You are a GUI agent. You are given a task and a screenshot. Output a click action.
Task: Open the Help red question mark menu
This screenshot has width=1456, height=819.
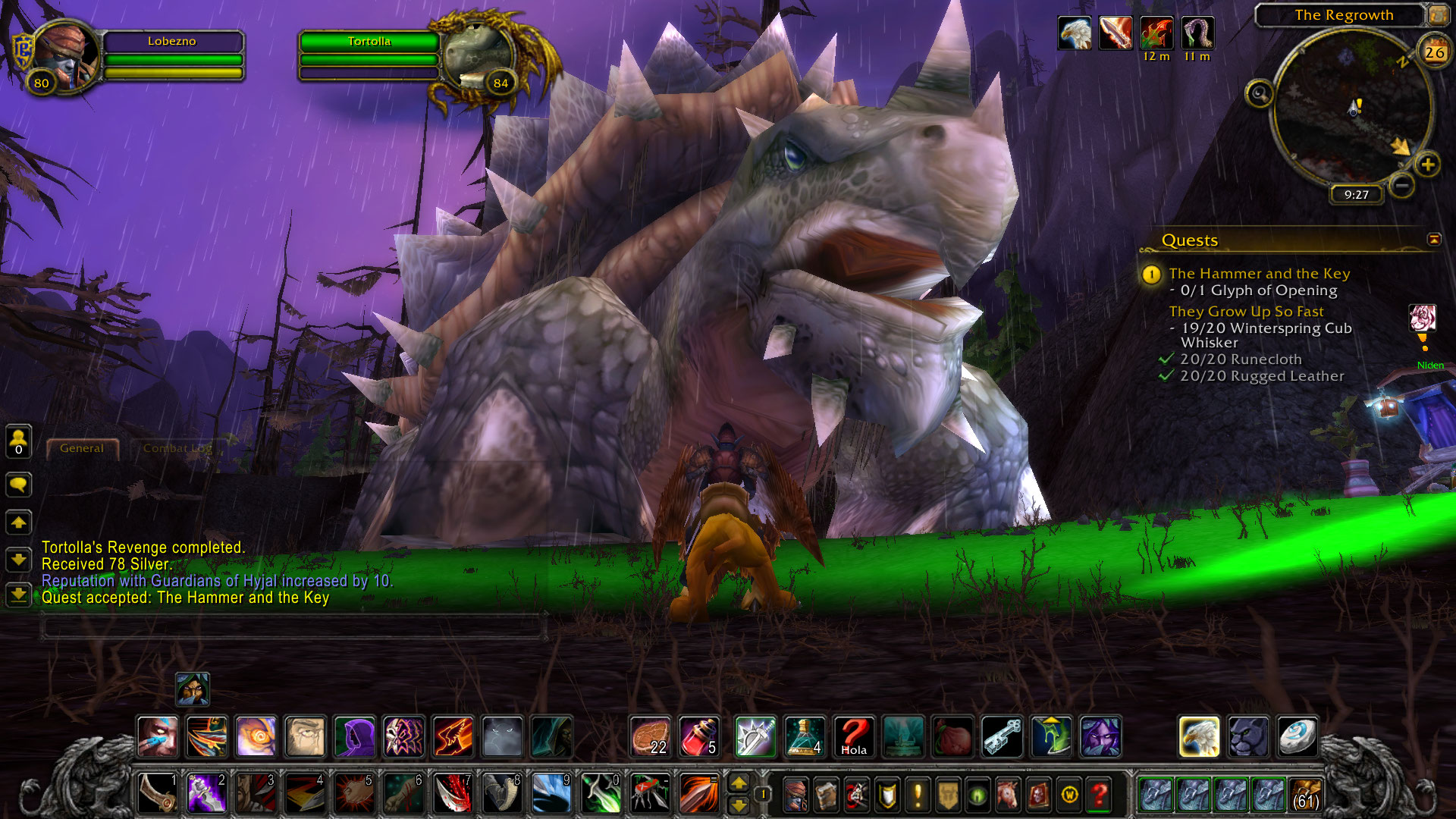pyautogui.click(x=1099, y=795)
